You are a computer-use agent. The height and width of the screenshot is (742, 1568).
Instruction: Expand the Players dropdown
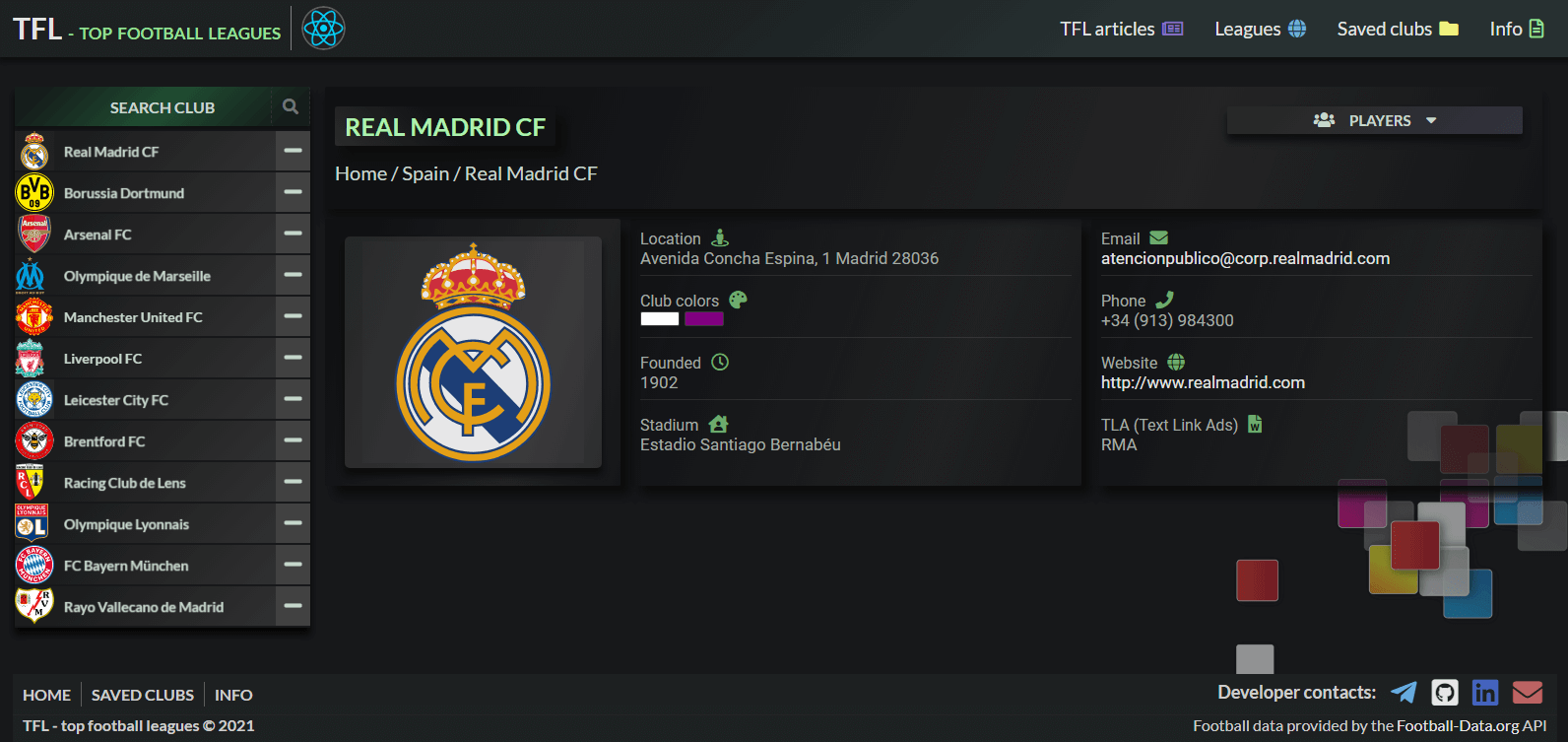(1374, 120)
